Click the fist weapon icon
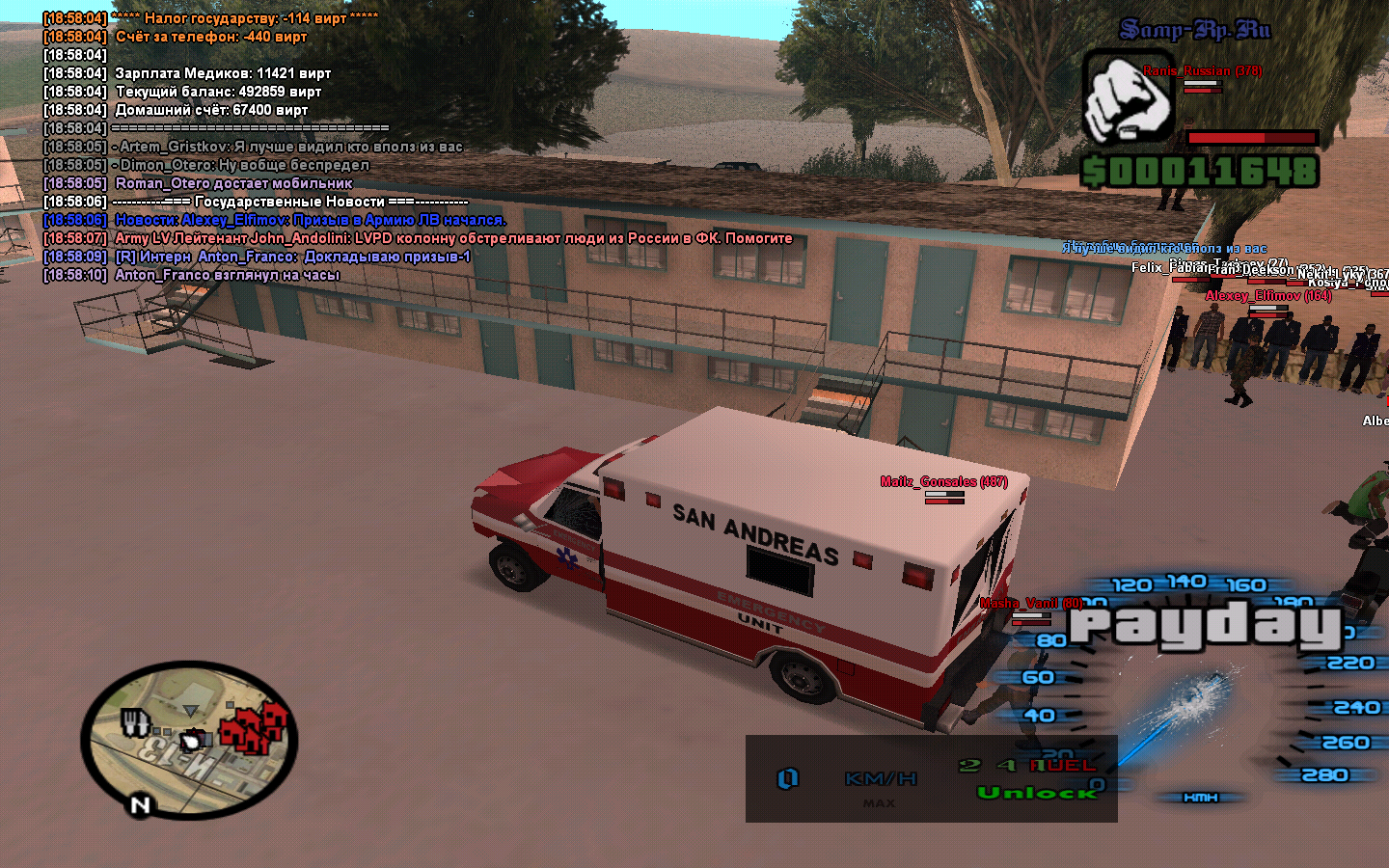Image resolution: width=1389 pixels, height=868 pixels. [1128, 98]
